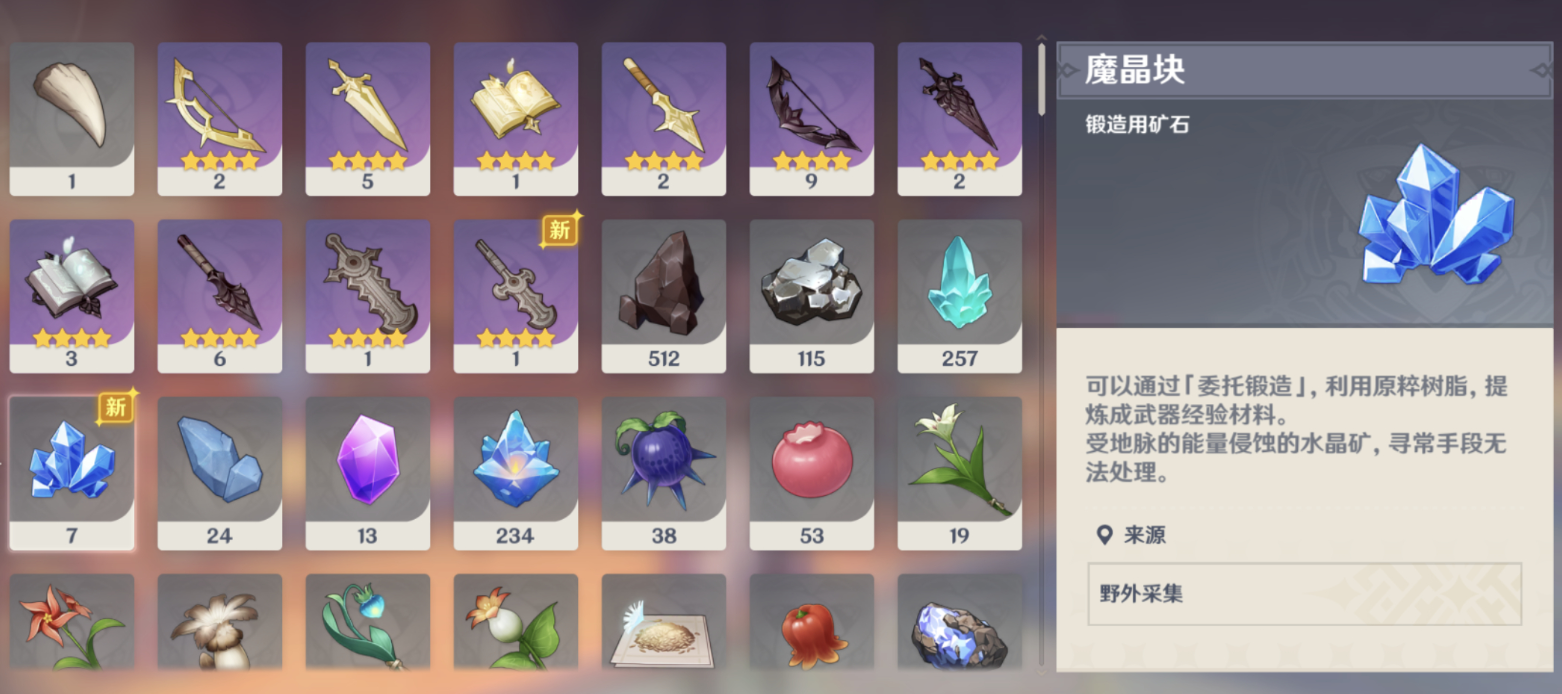Open the 野外采集 source entry
The height and width of the screenshot is (694, 1562).
tap(1304, 593)
